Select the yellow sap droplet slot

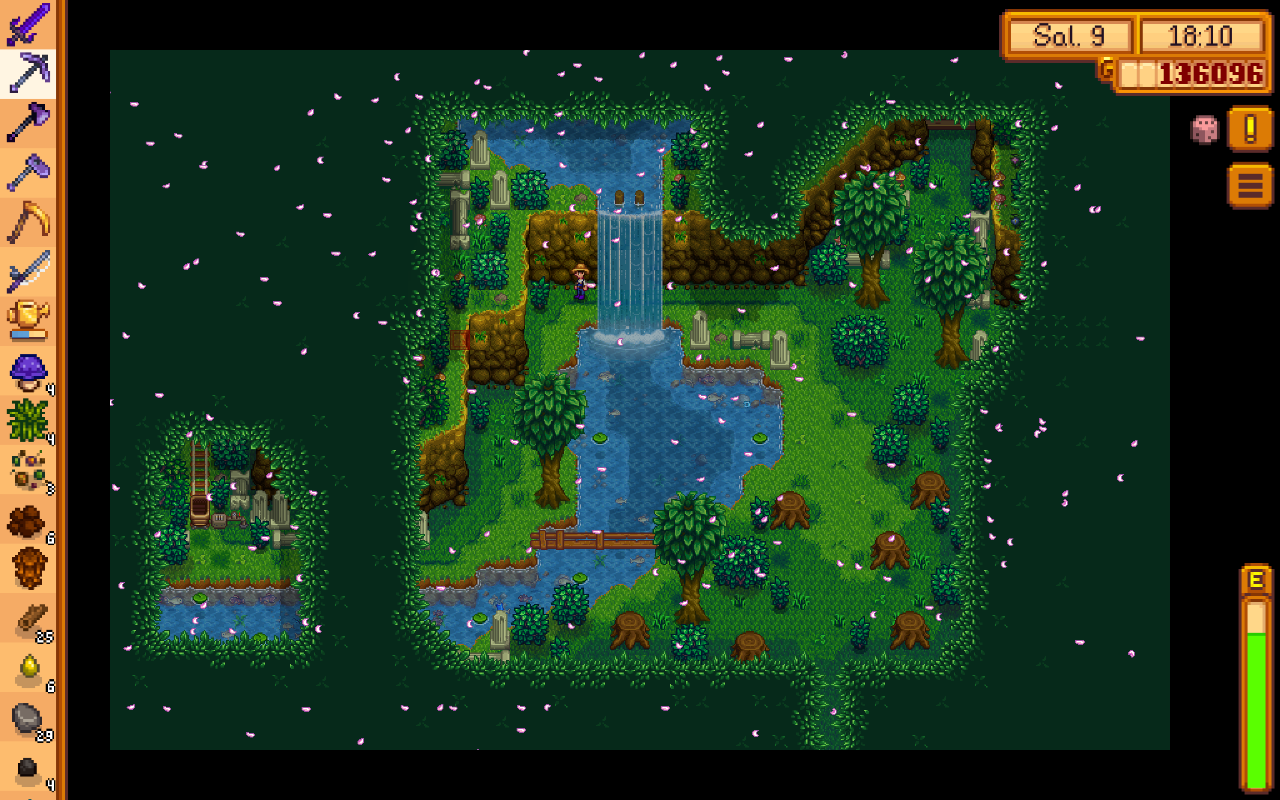click(28, 668)
